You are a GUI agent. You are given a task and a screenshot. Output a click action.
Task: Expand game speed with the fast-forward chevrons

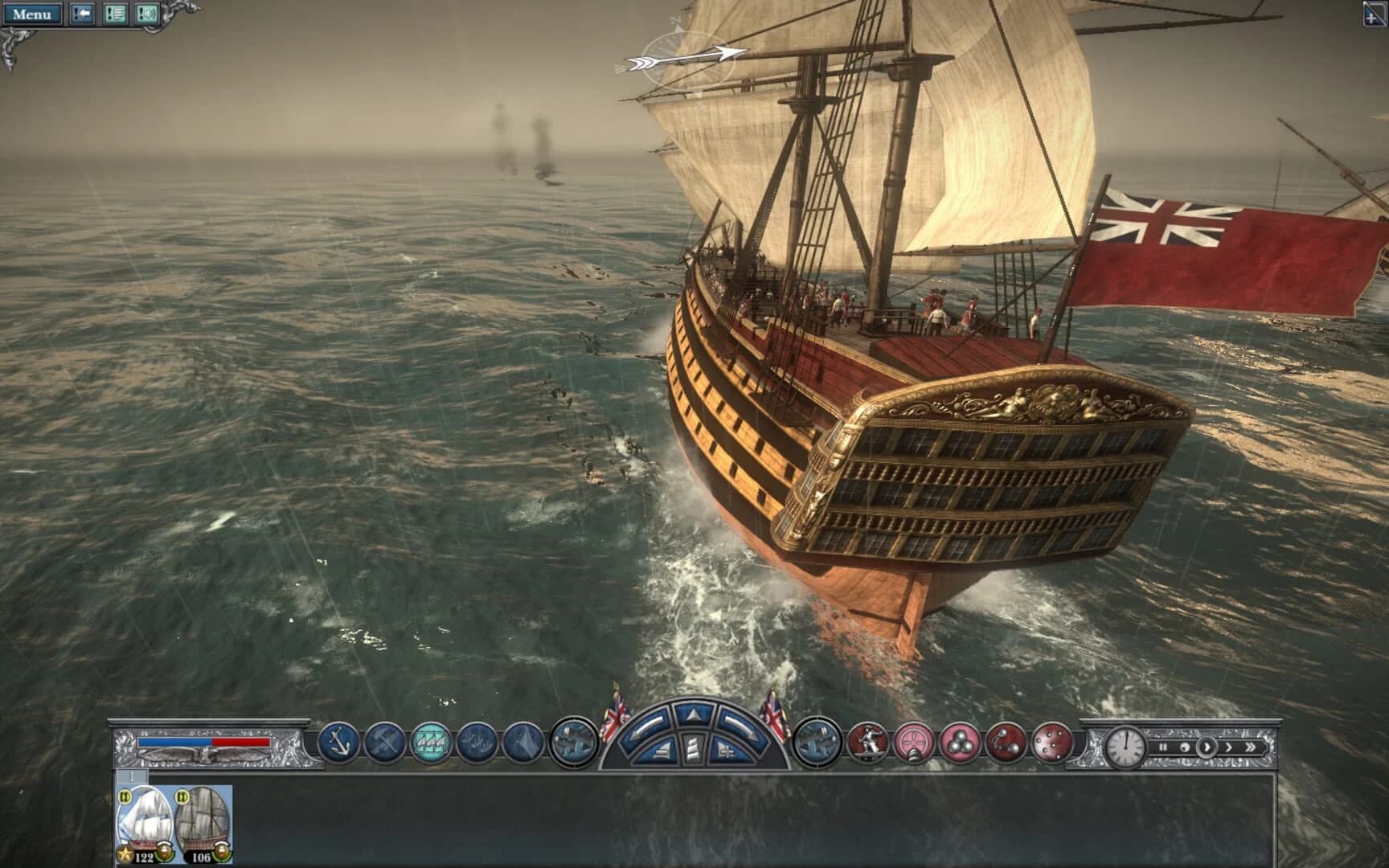(1252, 747)
